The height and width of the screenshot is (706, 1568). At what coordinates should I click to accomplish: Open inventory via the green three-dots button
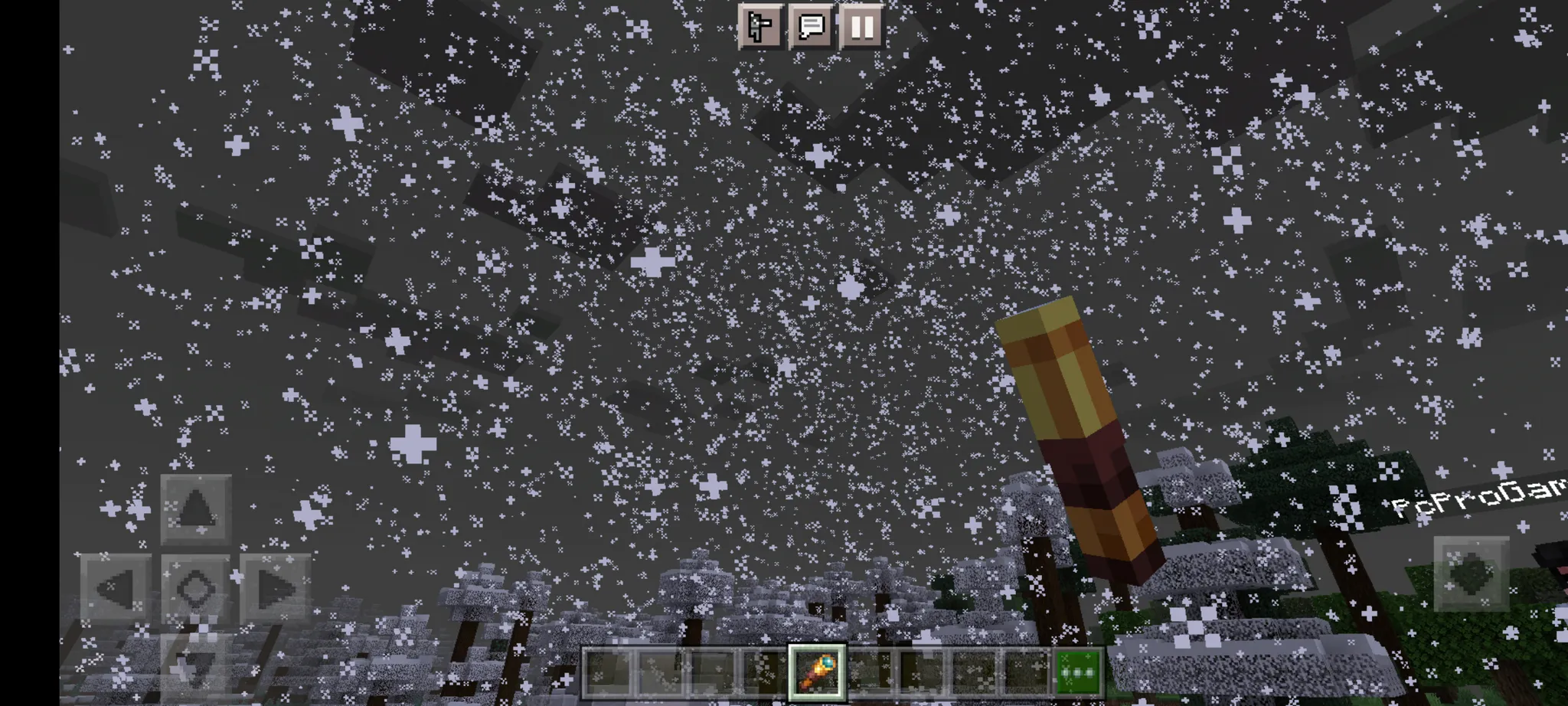coord(1078,672)
